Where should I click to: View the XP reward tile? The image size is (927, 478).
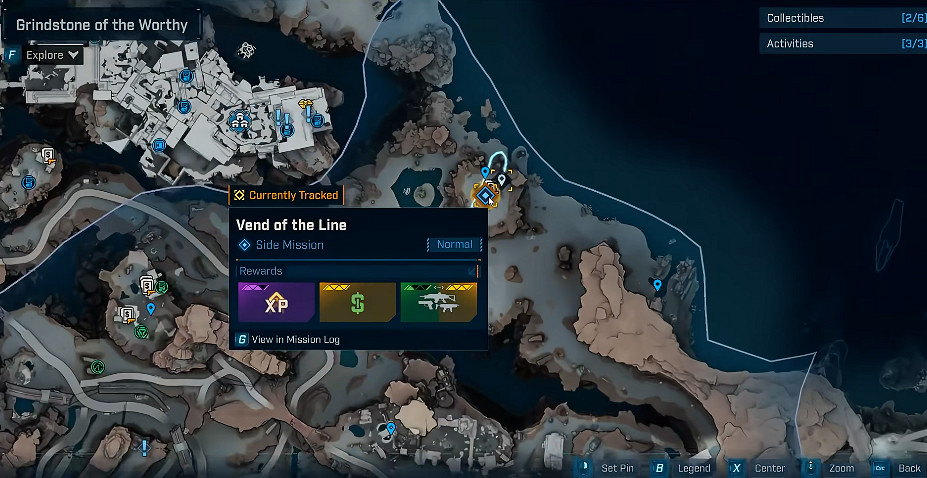tap(276, 303)
